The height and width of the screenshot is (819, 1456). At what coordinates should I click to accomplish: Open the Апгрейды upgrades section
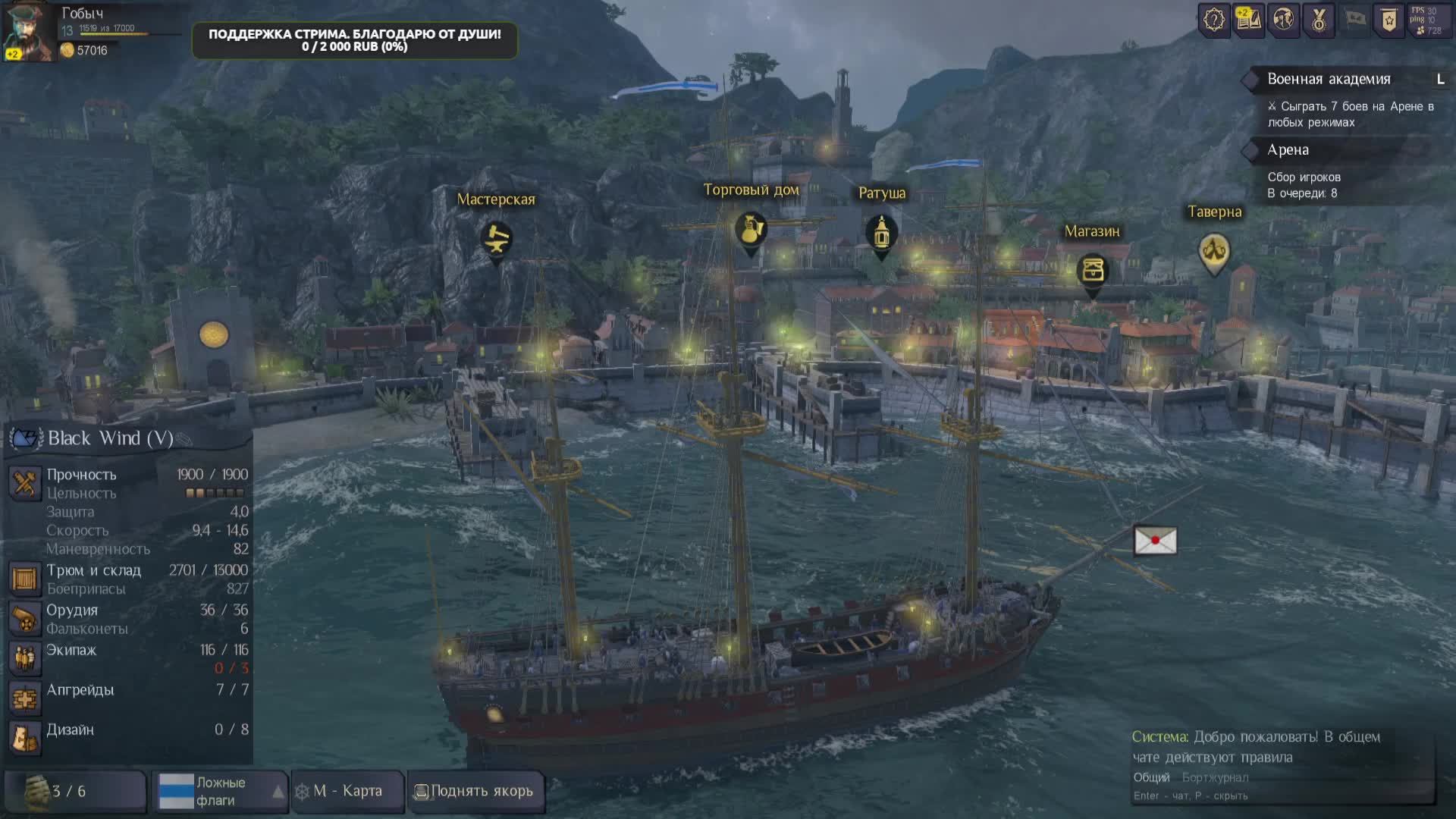tap(80, 690)
